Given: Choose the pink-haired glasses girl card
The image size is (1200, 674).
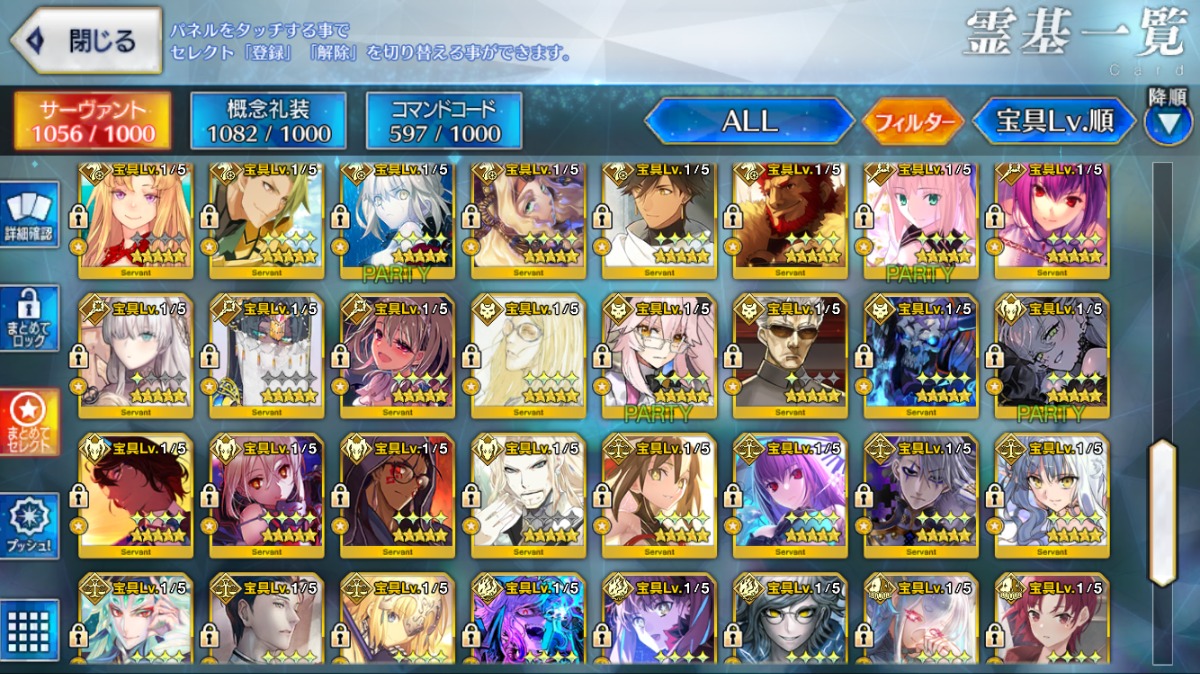Looking at the screenshot, I should [x=659, y=355].
